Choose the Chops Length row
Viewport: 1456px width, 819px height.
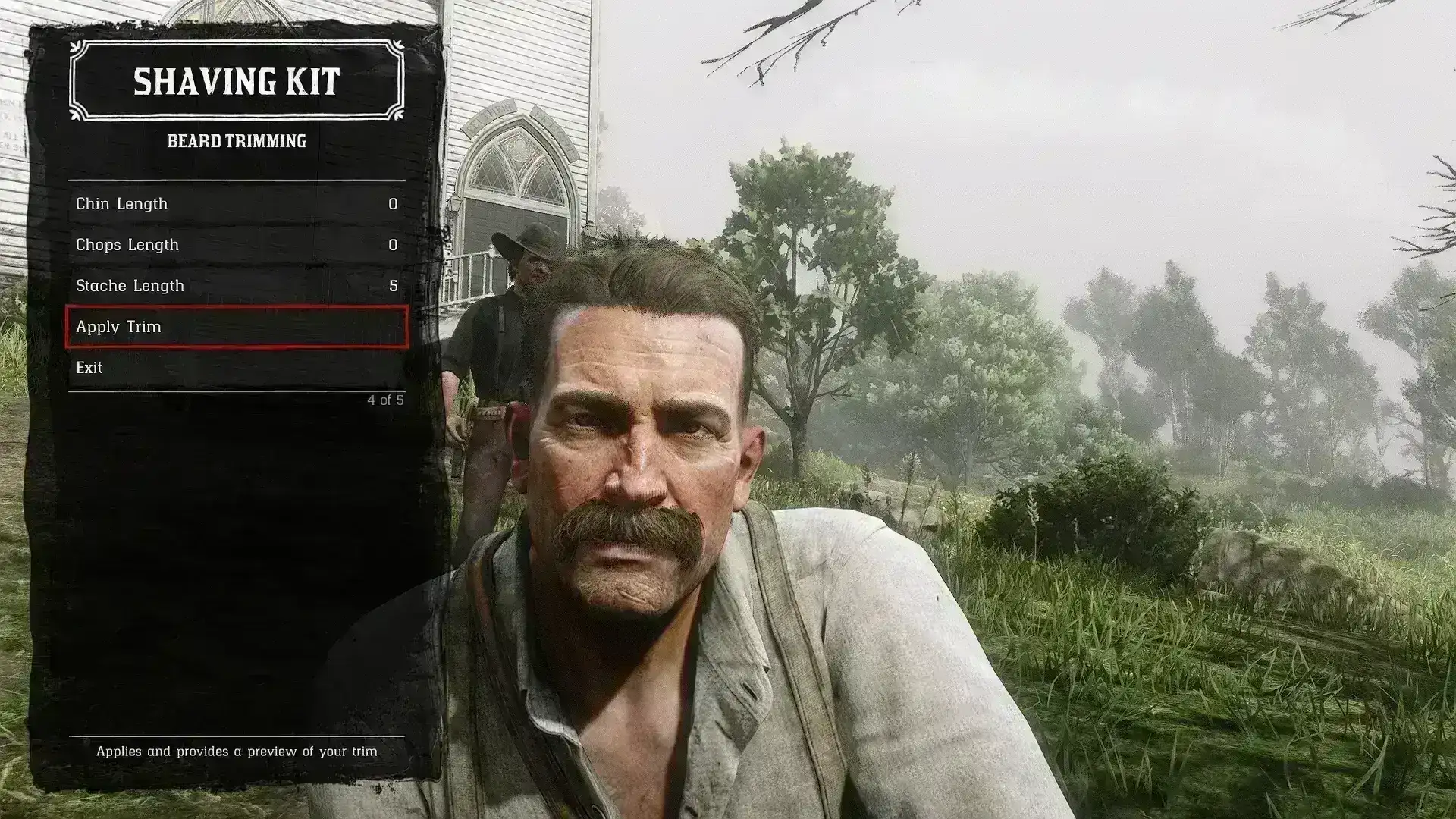tap(236, 245)
